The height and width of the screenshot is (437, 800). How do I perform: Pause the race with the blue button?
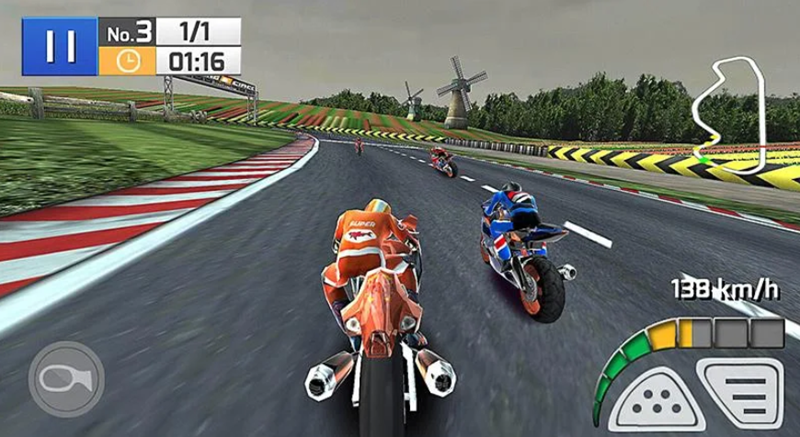point(60,46)
